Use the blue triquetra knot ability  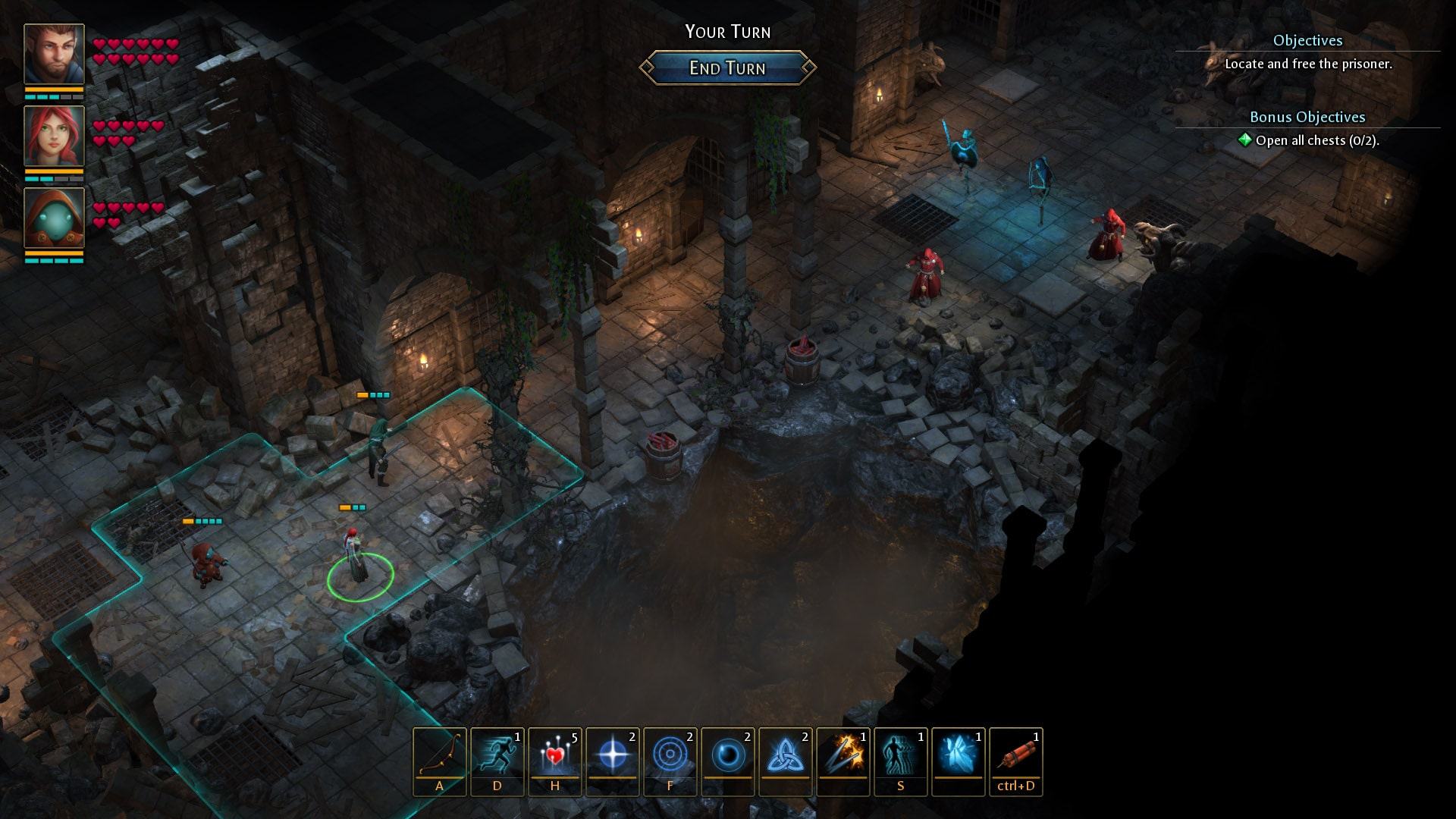(x=786, y=754)
